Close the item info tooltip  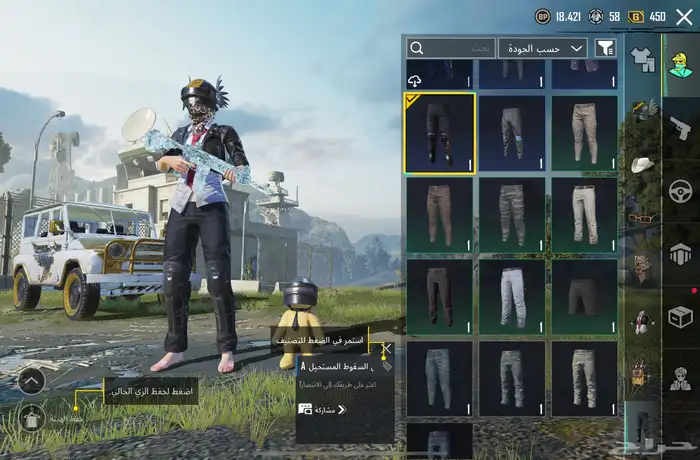(x=386, y=350)
